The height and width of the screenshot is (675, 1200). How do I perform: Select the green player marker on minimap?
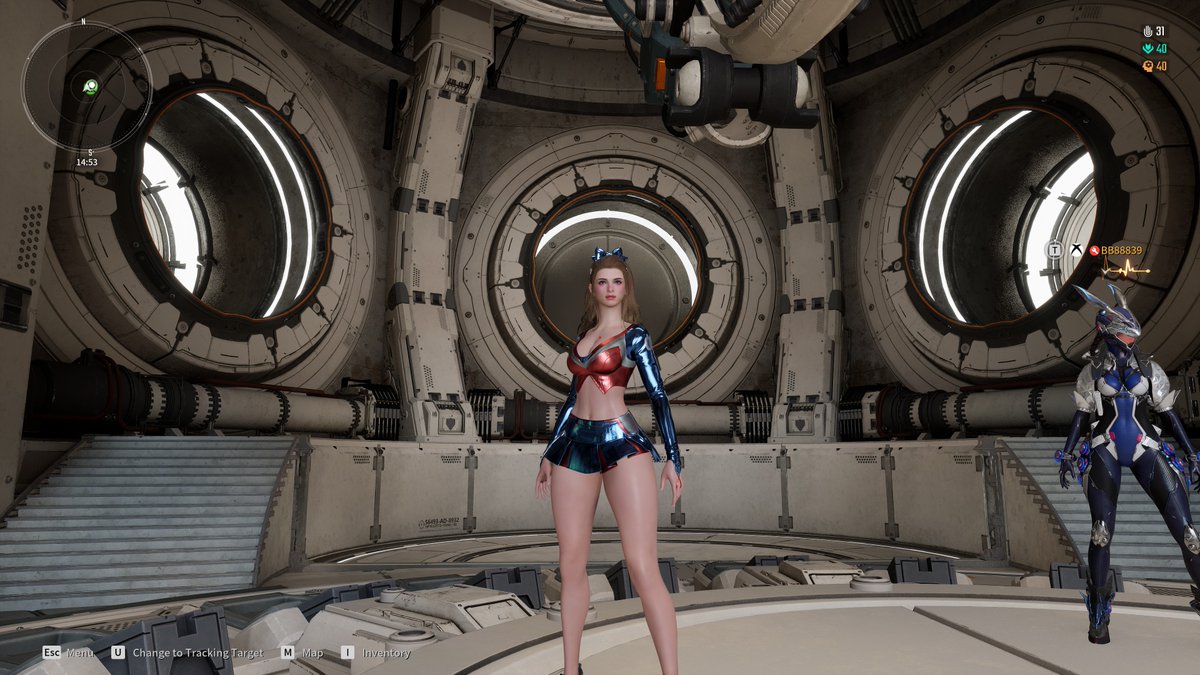(91, 86)
